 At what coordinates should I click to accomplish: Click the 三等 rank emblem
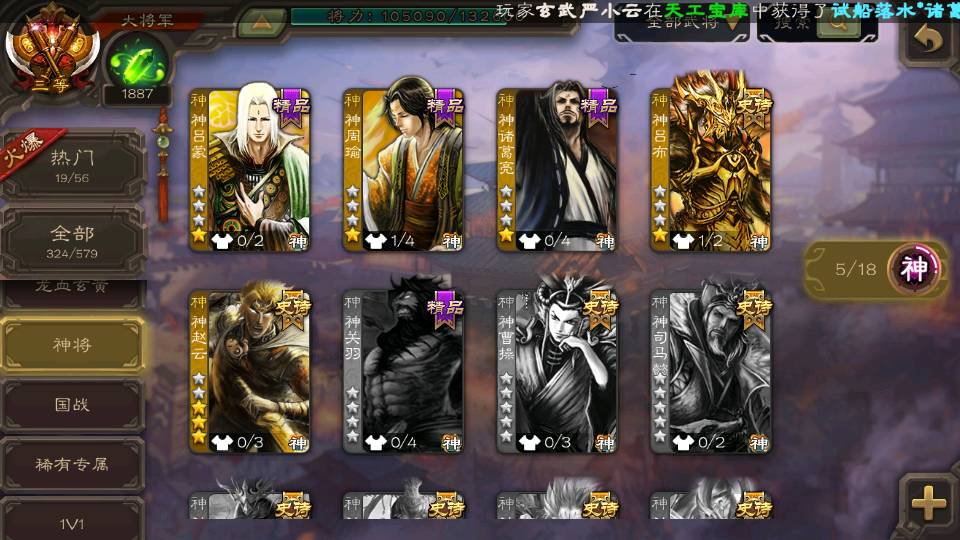pyautogui.click(x=50, y=45)
